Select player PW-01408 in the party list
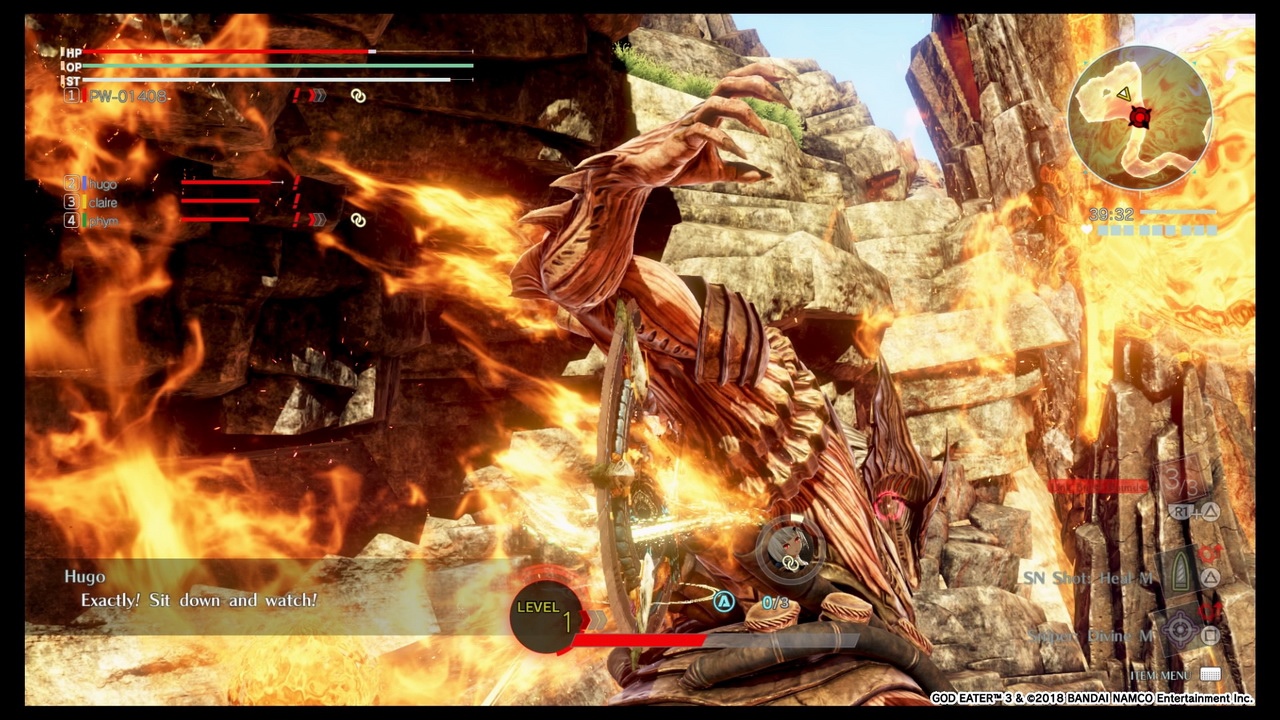The width and height of the screenshot is (1280, 720). pyautogui.click(x=127, y=96)
